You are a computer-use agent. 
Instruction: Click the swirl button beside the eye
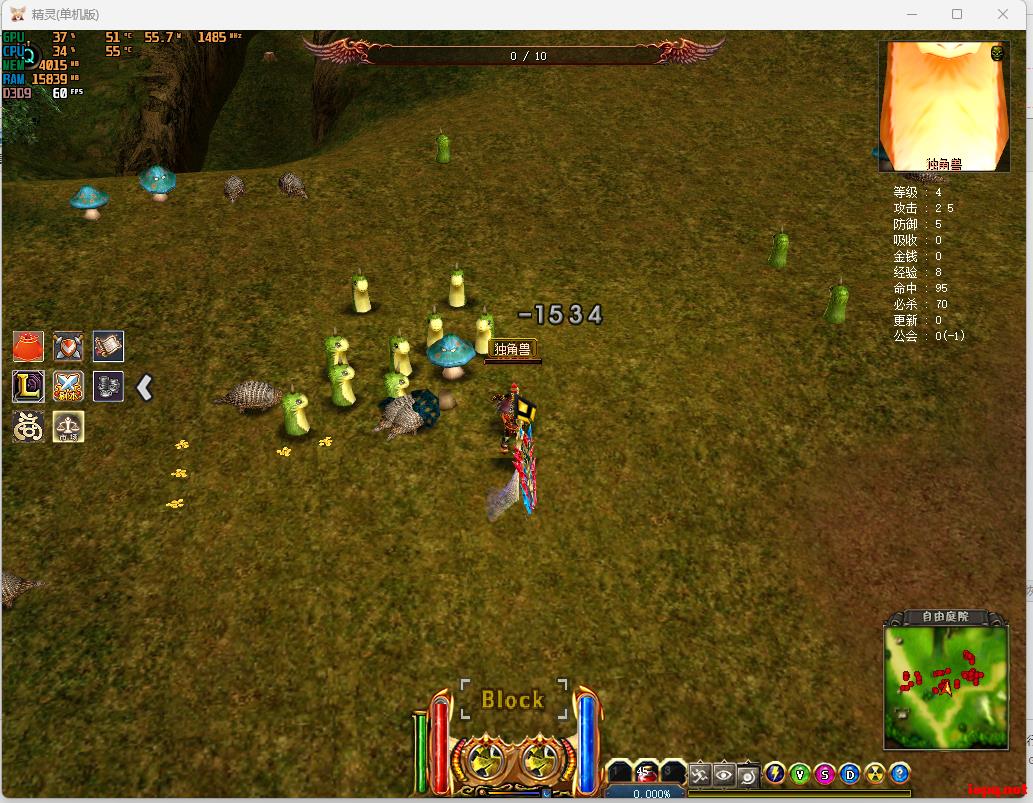tap(746, 774)
